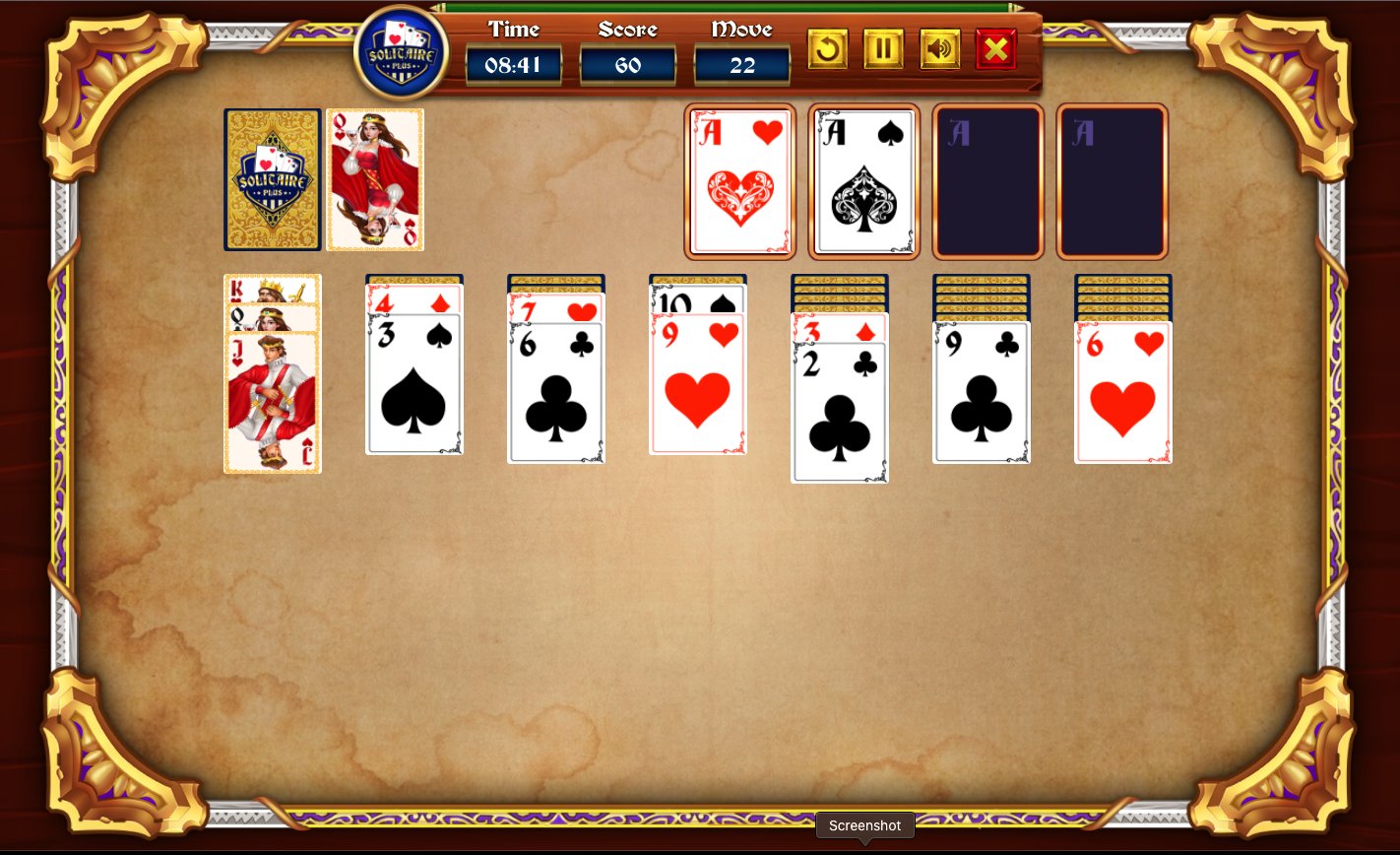Pause the game
Screen dimensions: 1400x855
(x=883, y=48)
